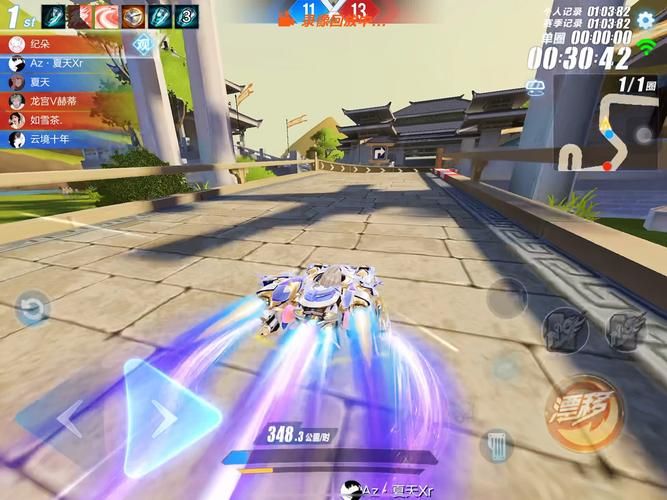Tap the brake pedal icon button
Viewport: 667px width, 500px height.
[495, 445]
